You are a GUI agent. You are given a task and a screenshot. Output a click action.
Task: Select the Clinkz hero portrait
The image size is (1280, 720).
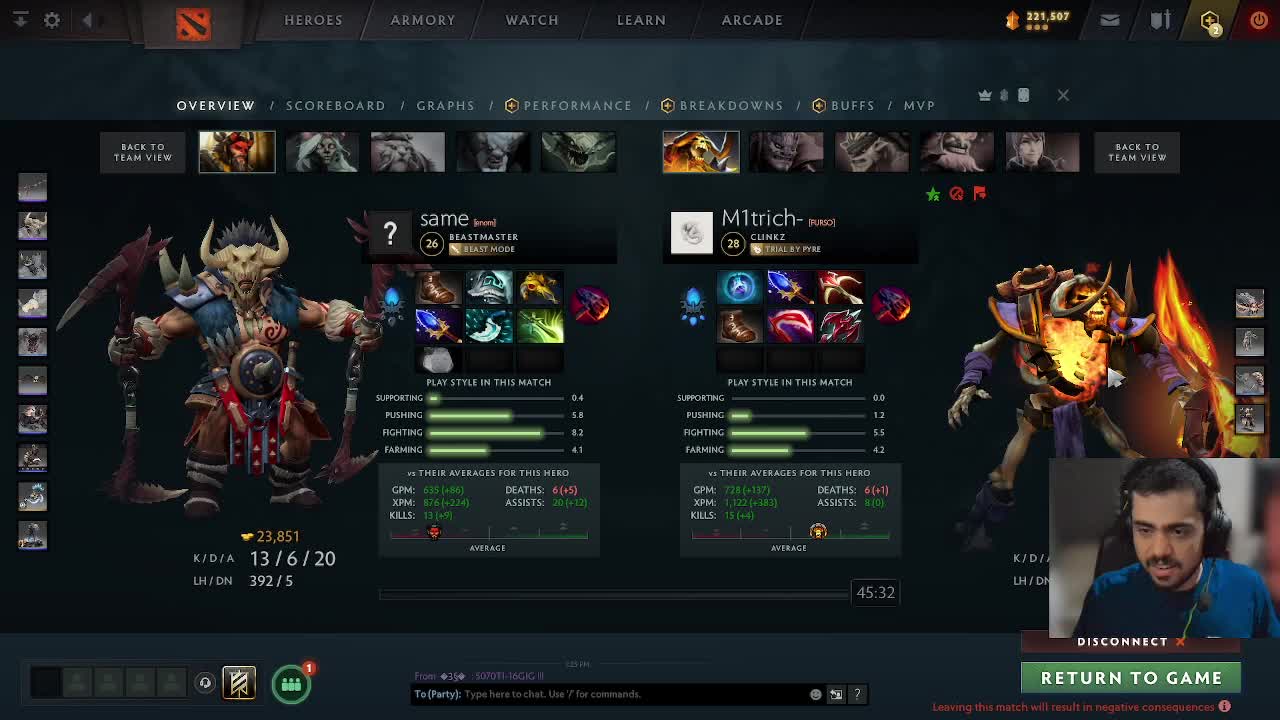[701, 152]
